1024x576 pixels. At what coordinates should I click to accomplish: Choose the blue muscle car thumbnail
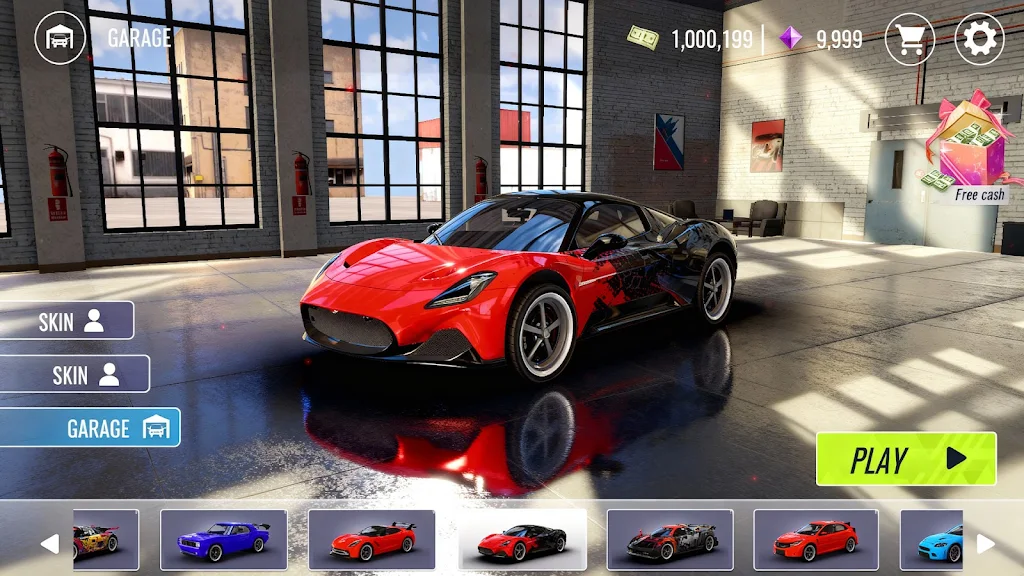[223, 540]
